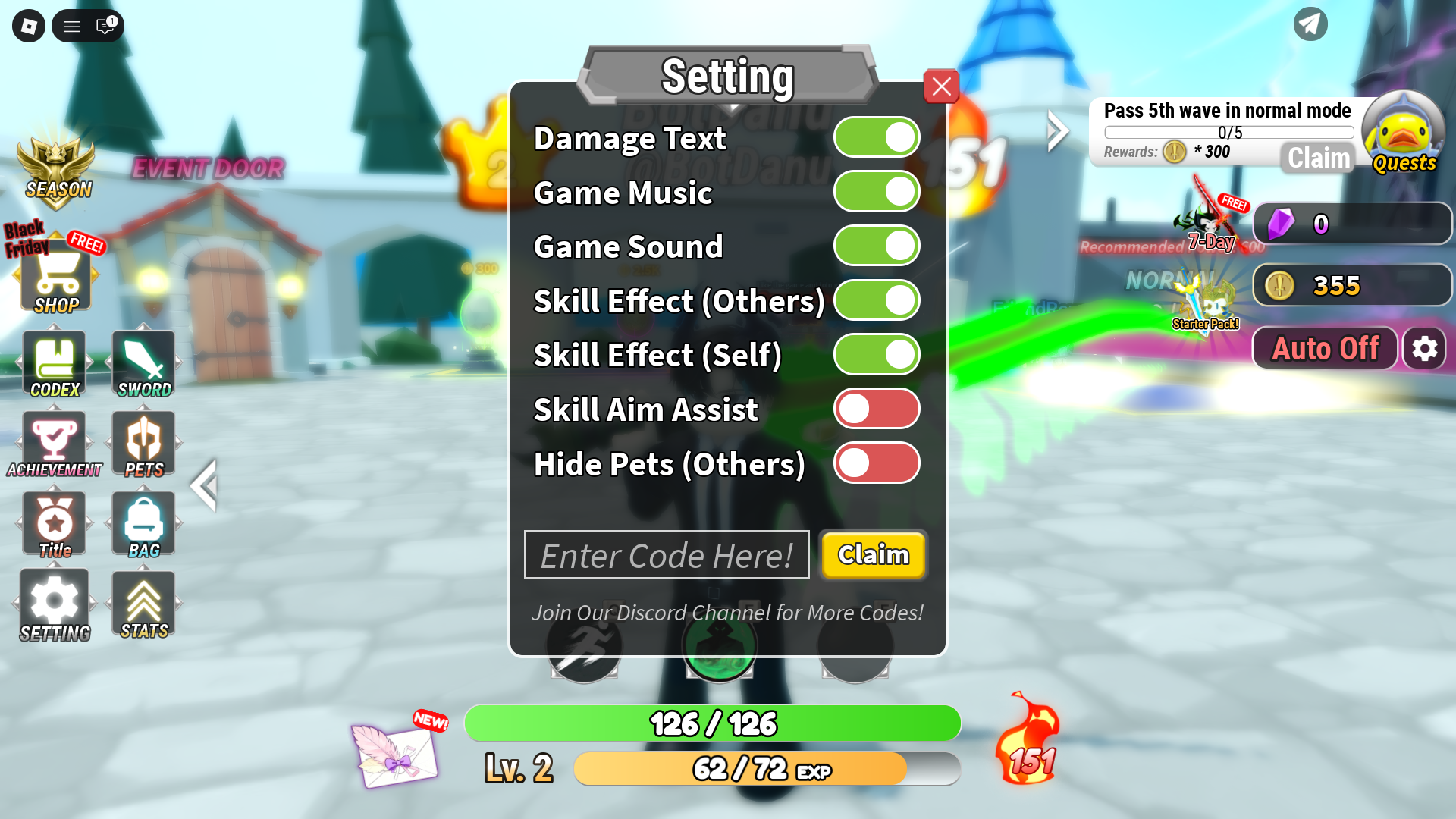Image resolution: width=1456 pixels, height=819 pixels.
Task: Collapse the left sidebar chevron
Action: [204, 485]
